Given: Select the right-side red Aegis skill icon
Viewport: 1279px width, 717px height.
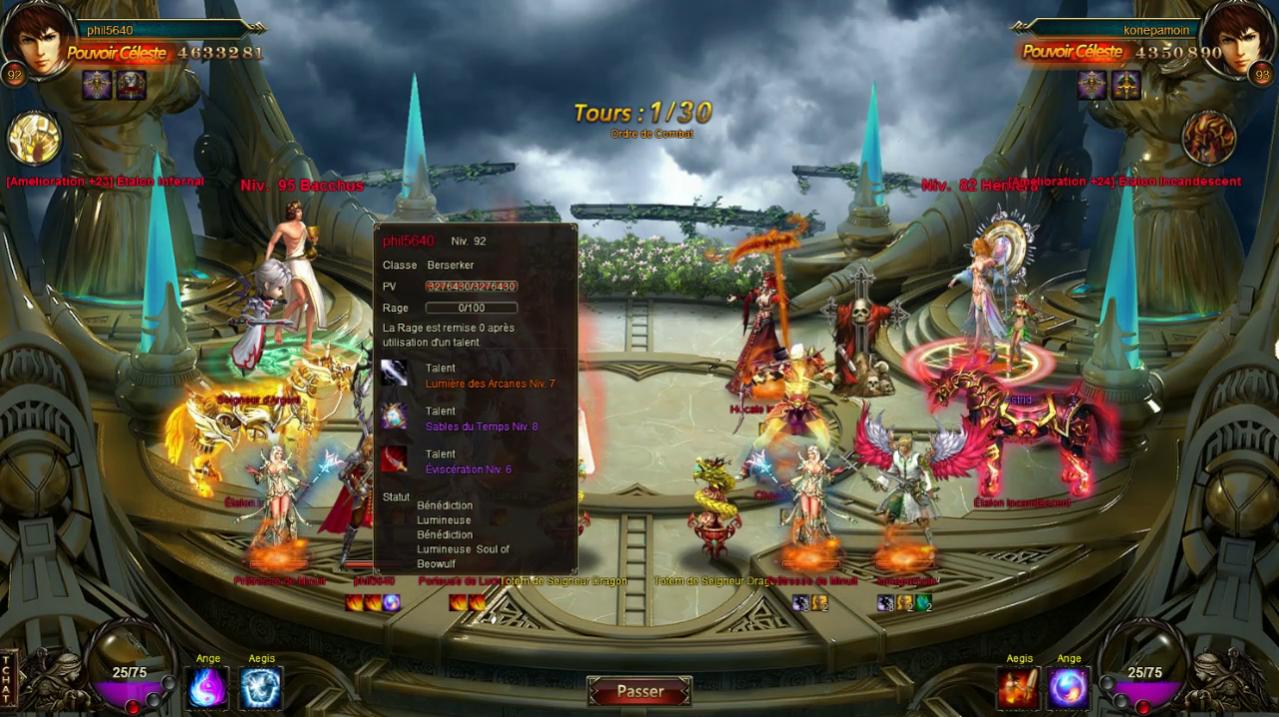Looking at the screenshot, I should (1018, 688).
